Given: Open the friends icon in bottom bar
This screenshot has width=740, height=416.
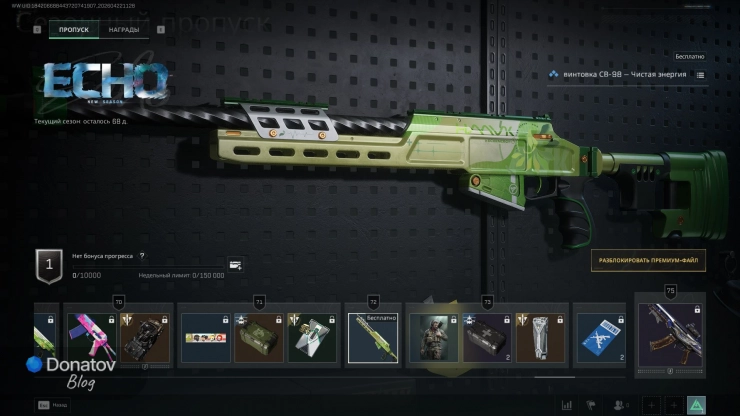Looking at the screenshot, I should 621,404.
